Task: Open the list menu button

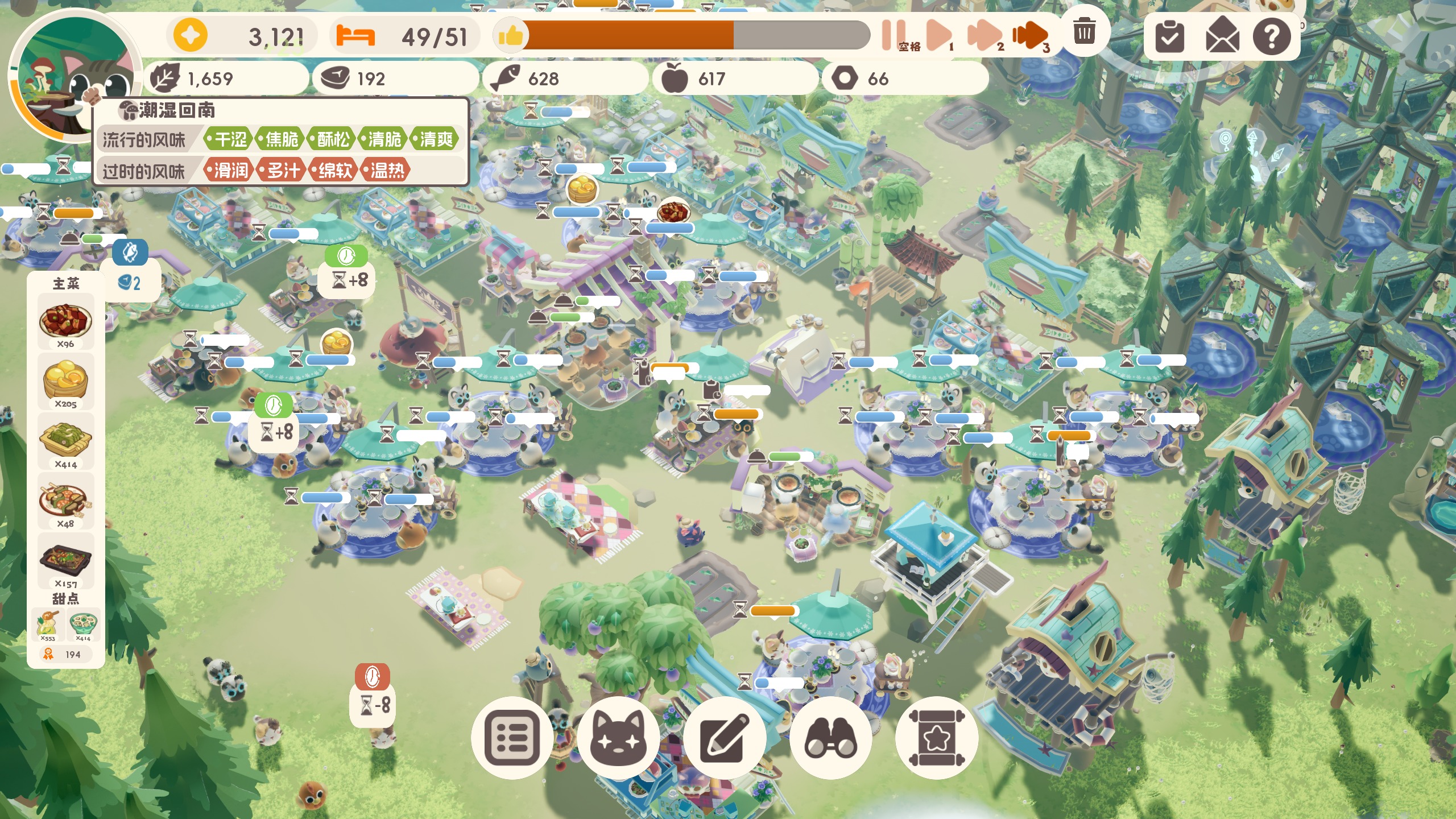Action: (x=512, y=738)
